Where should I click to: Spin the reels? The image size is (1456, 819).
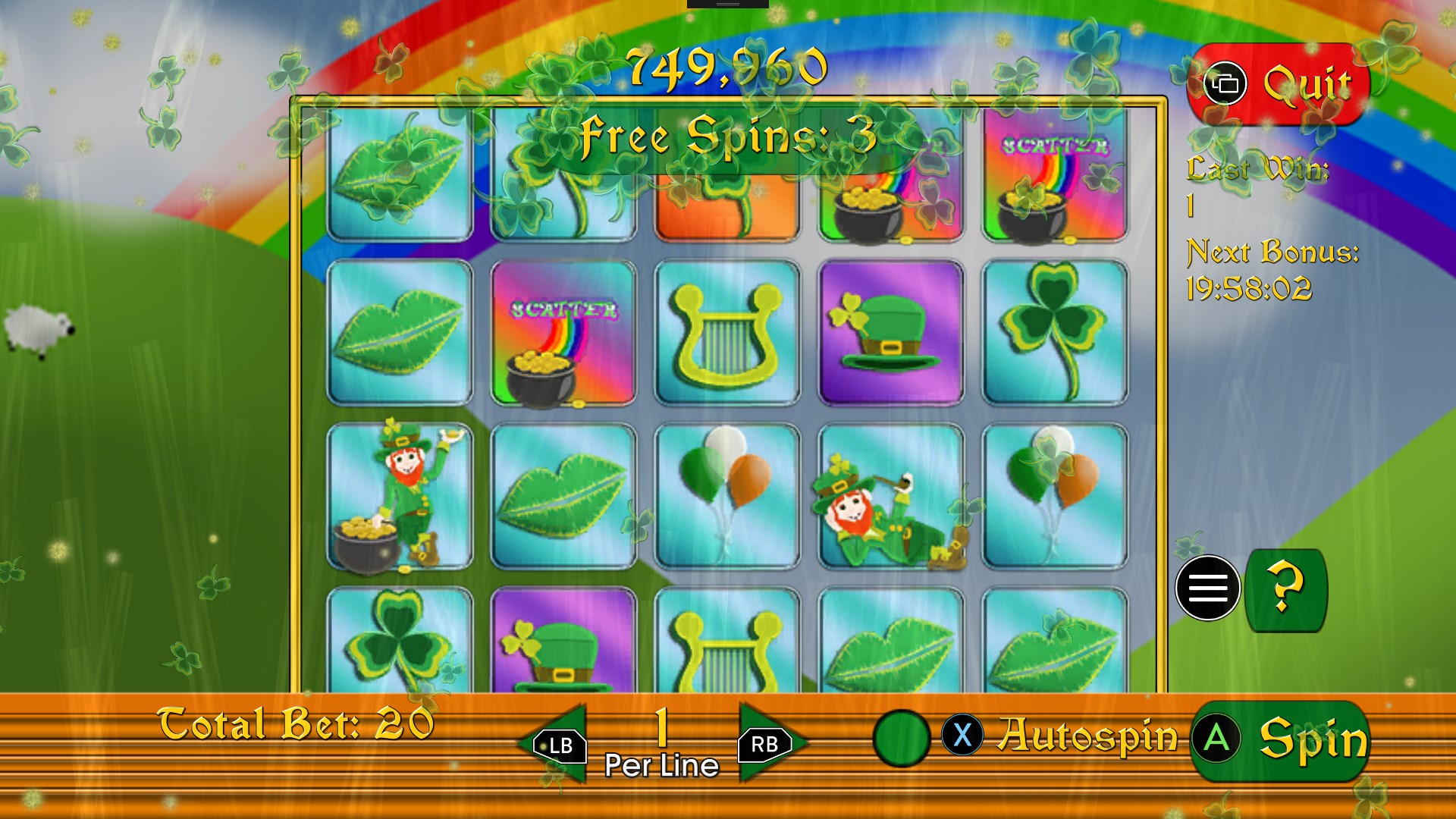(1281, 740)
